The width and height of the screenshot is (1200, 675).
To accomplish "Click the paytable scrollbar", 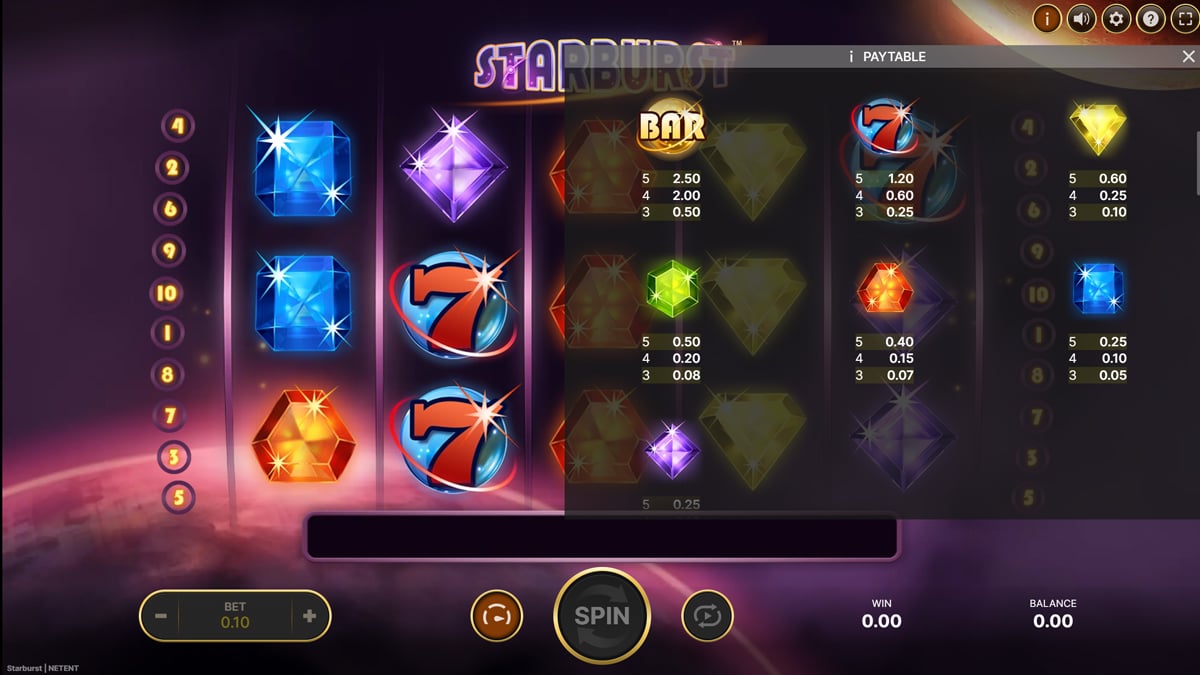I will (x=1196, y=160).
